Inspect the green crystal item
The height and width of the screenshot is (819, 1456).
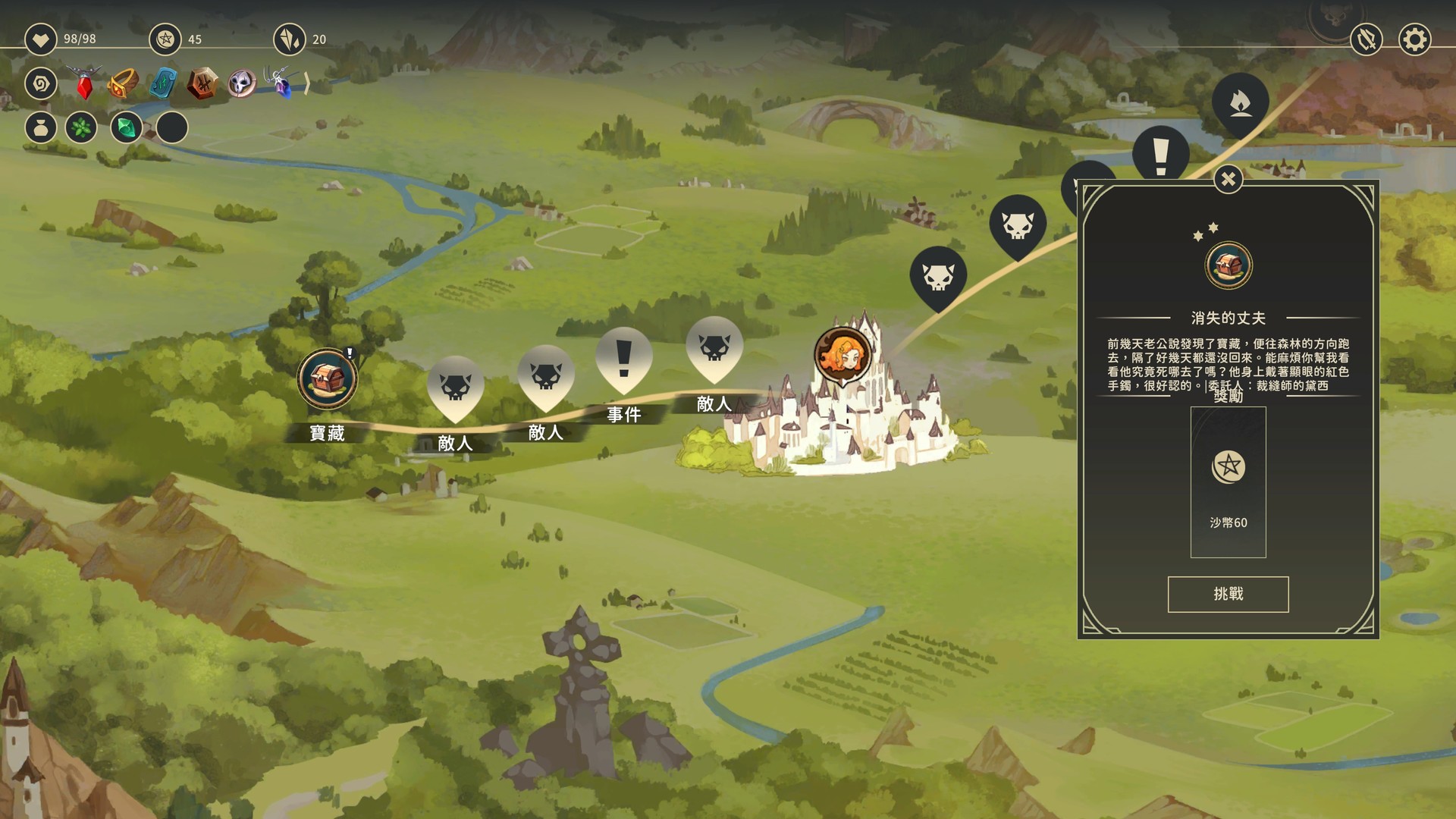(125, 128)
